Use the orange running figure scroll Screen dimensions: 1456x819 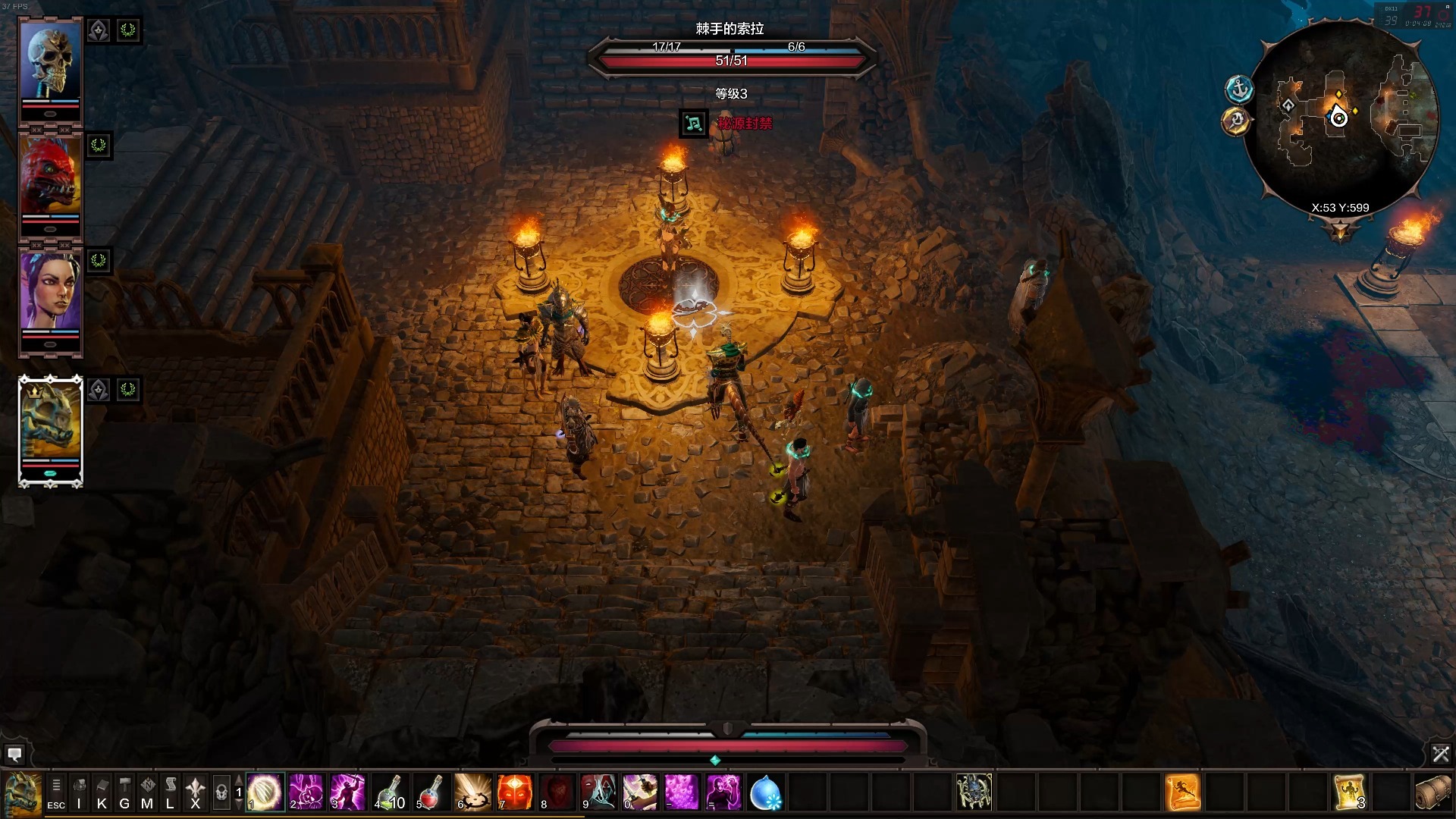pos(1181,792)
